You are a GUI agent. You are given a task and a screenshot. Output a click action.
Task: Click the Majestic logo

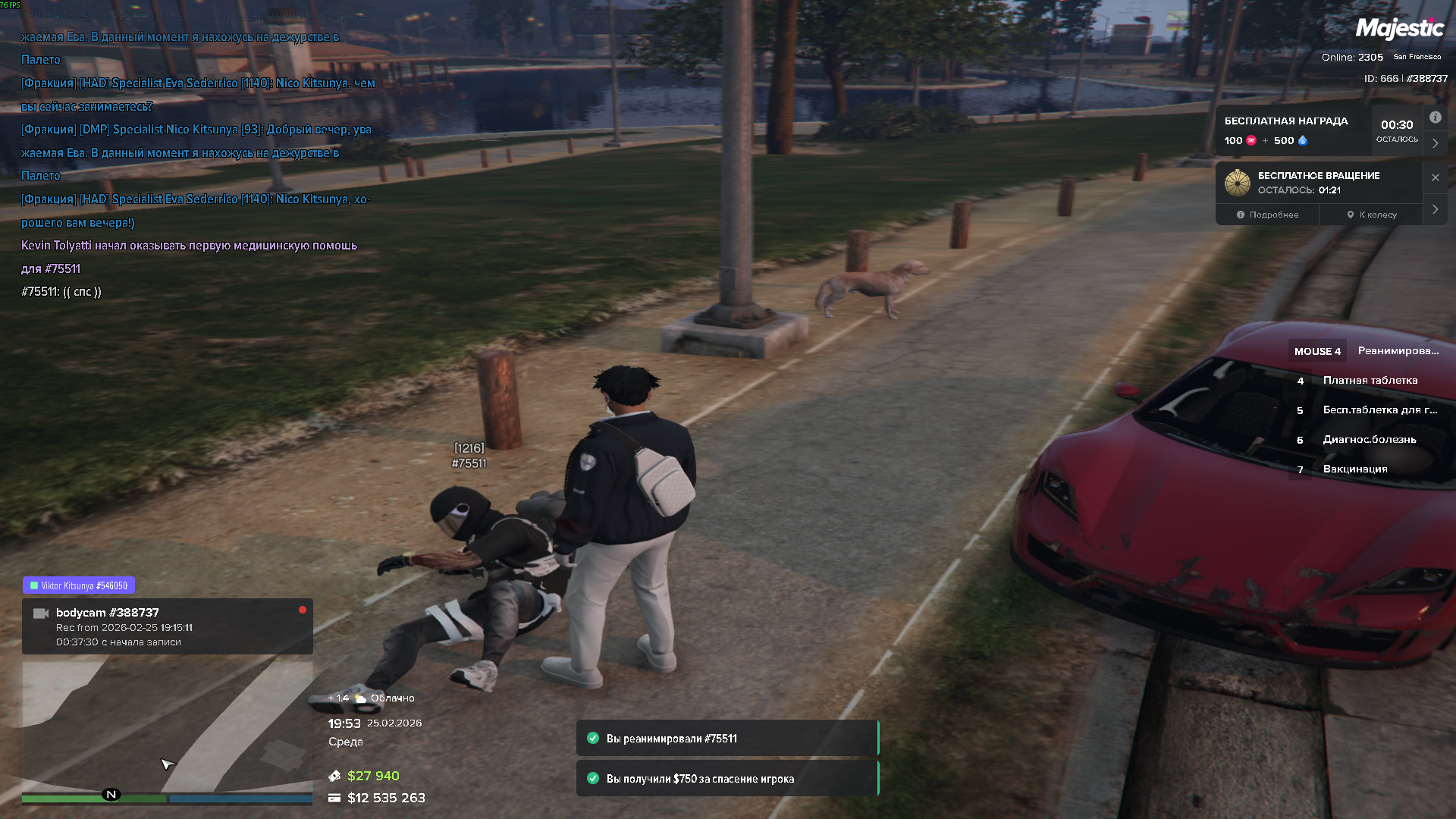[1399, 29]
